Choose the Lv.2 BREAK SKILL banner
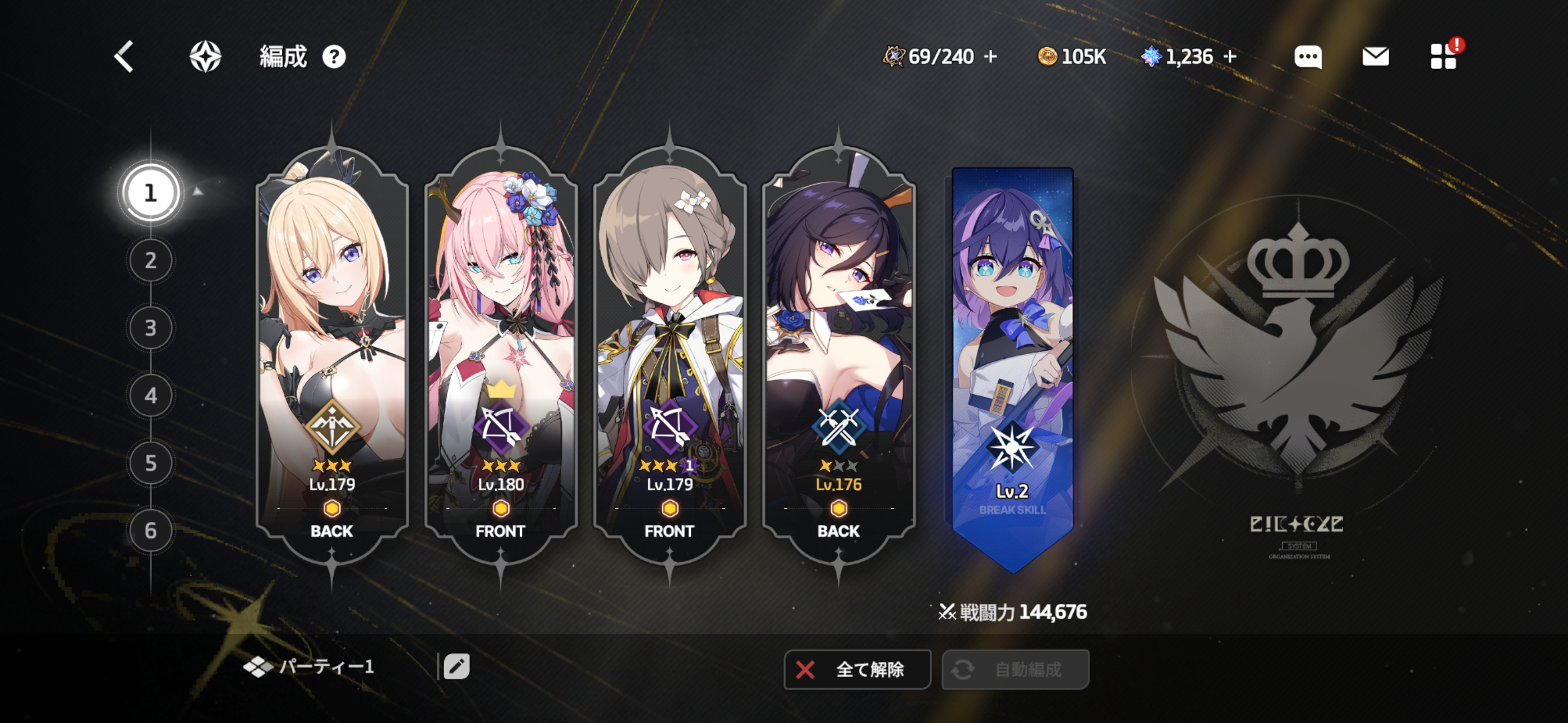Image resolution: width=1568 pixels, height=723 pixels. click(x=1012, y=365)
